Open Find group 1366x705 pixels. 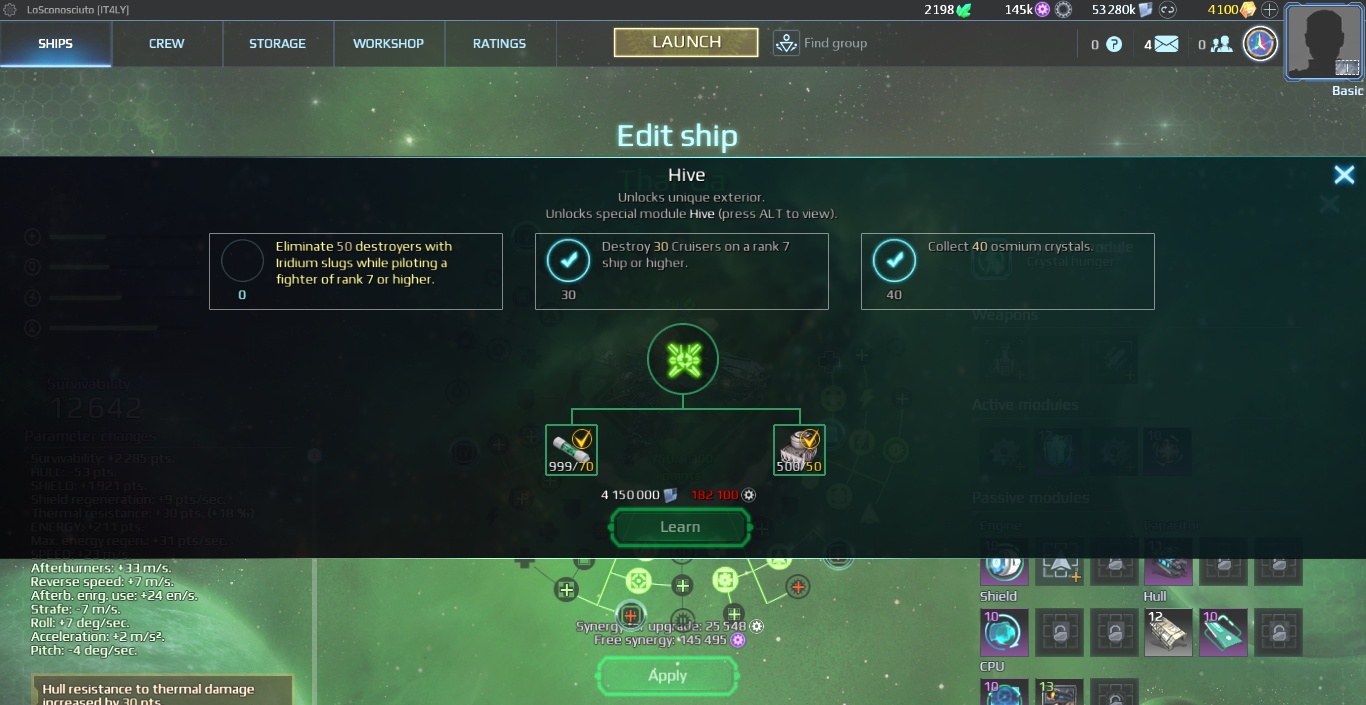pos(820,43)
